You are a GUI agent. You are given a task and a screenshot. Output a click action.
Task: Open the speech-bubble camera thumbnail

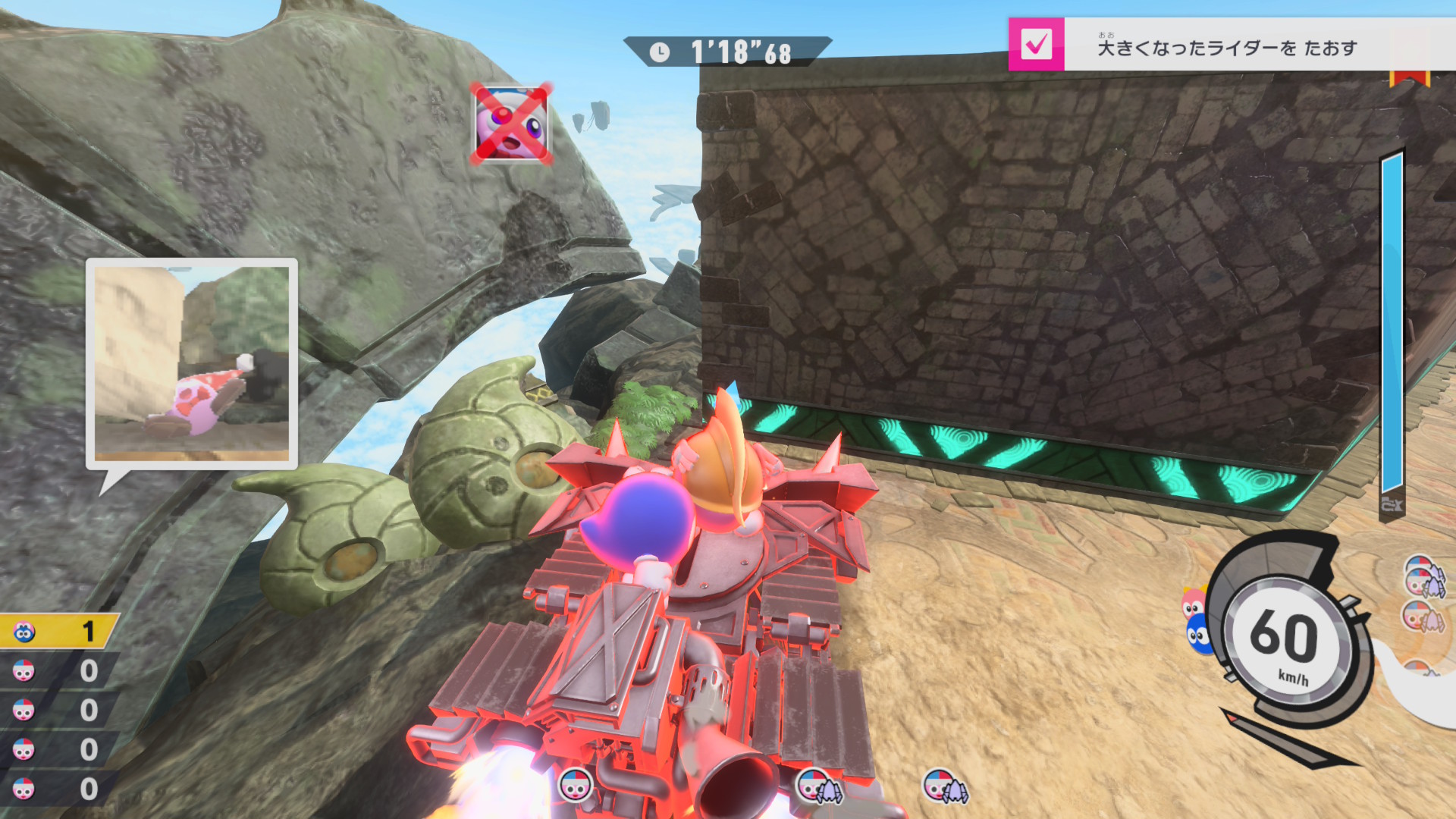192,364
